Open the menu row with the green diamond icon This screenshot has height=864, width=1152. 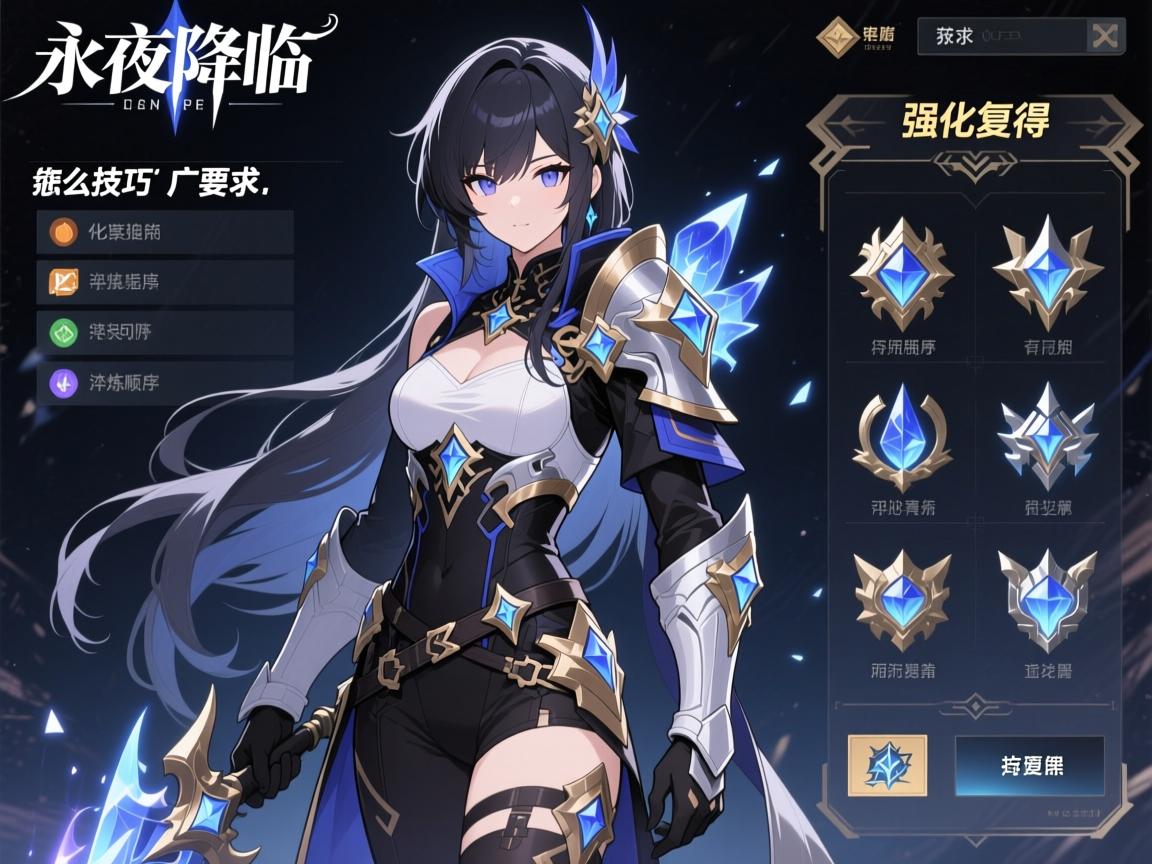pos(165,332)
